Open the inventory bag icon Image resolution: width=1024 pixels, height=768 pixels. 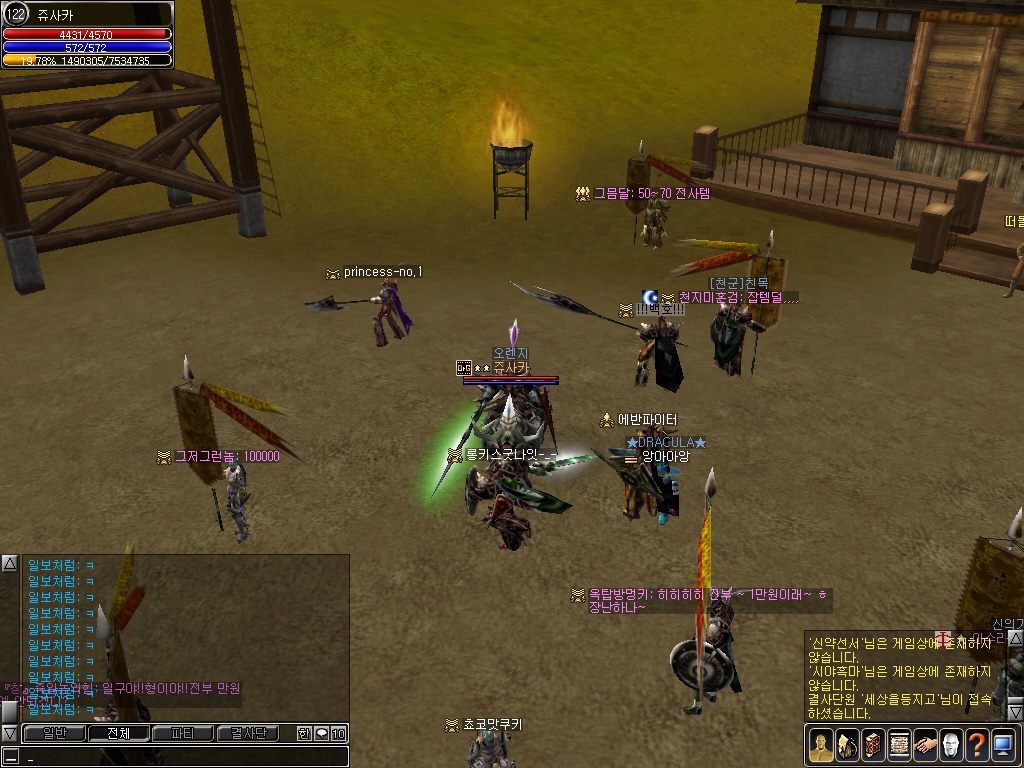(x=847, y=745)
